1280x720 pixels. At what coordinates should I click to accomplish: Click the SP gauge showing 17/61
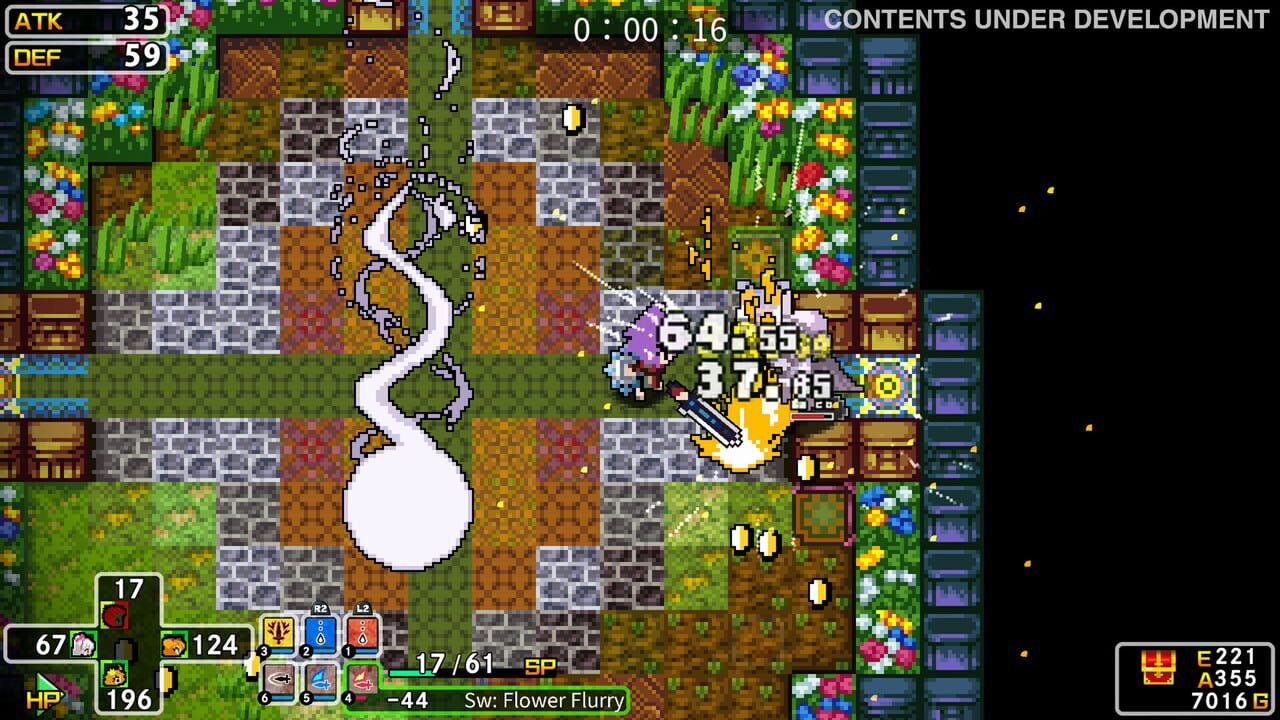pyautogui.click(x=456, y=662)
